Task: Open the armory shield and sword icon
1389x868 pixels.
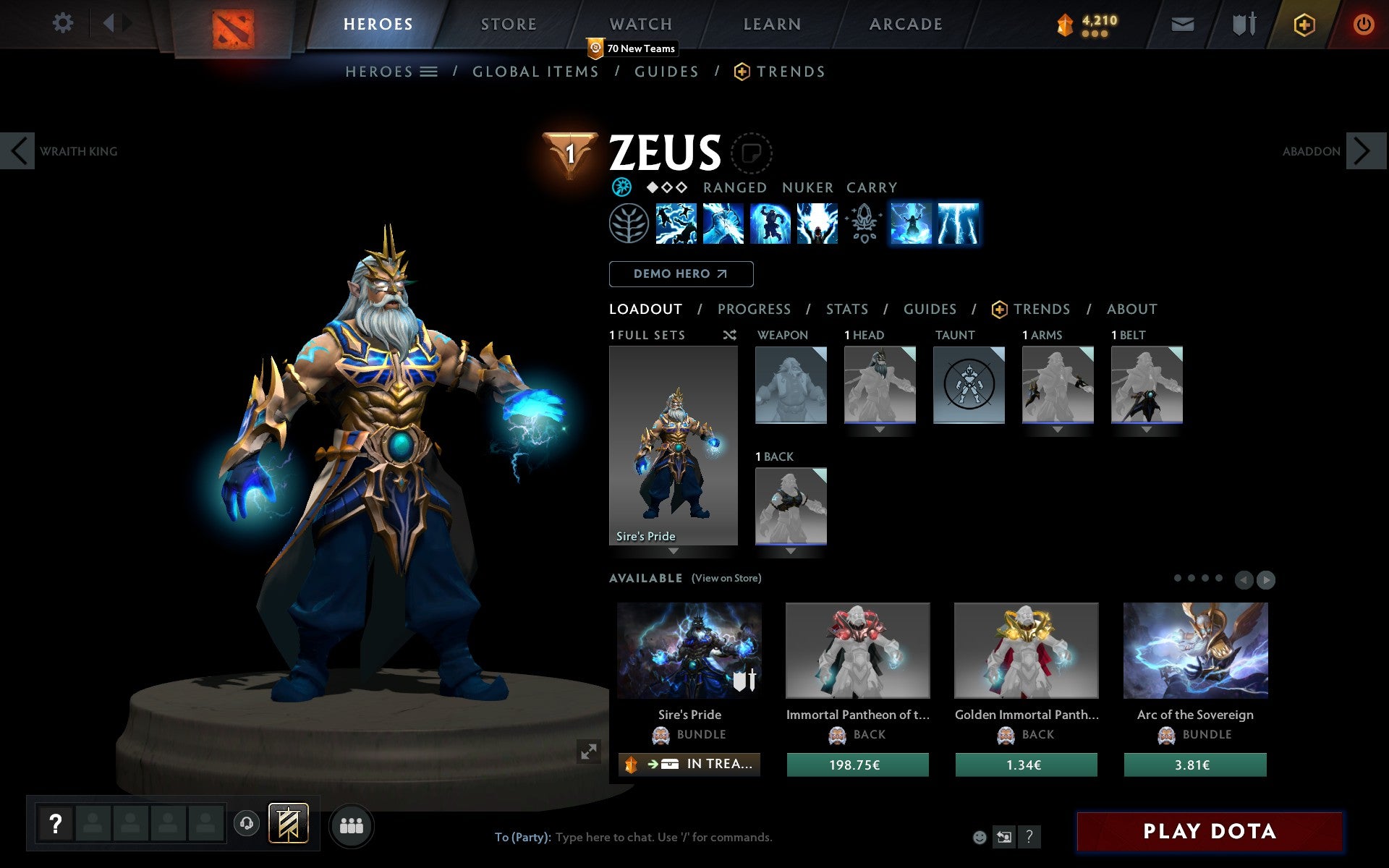Action: (1243, 23)
